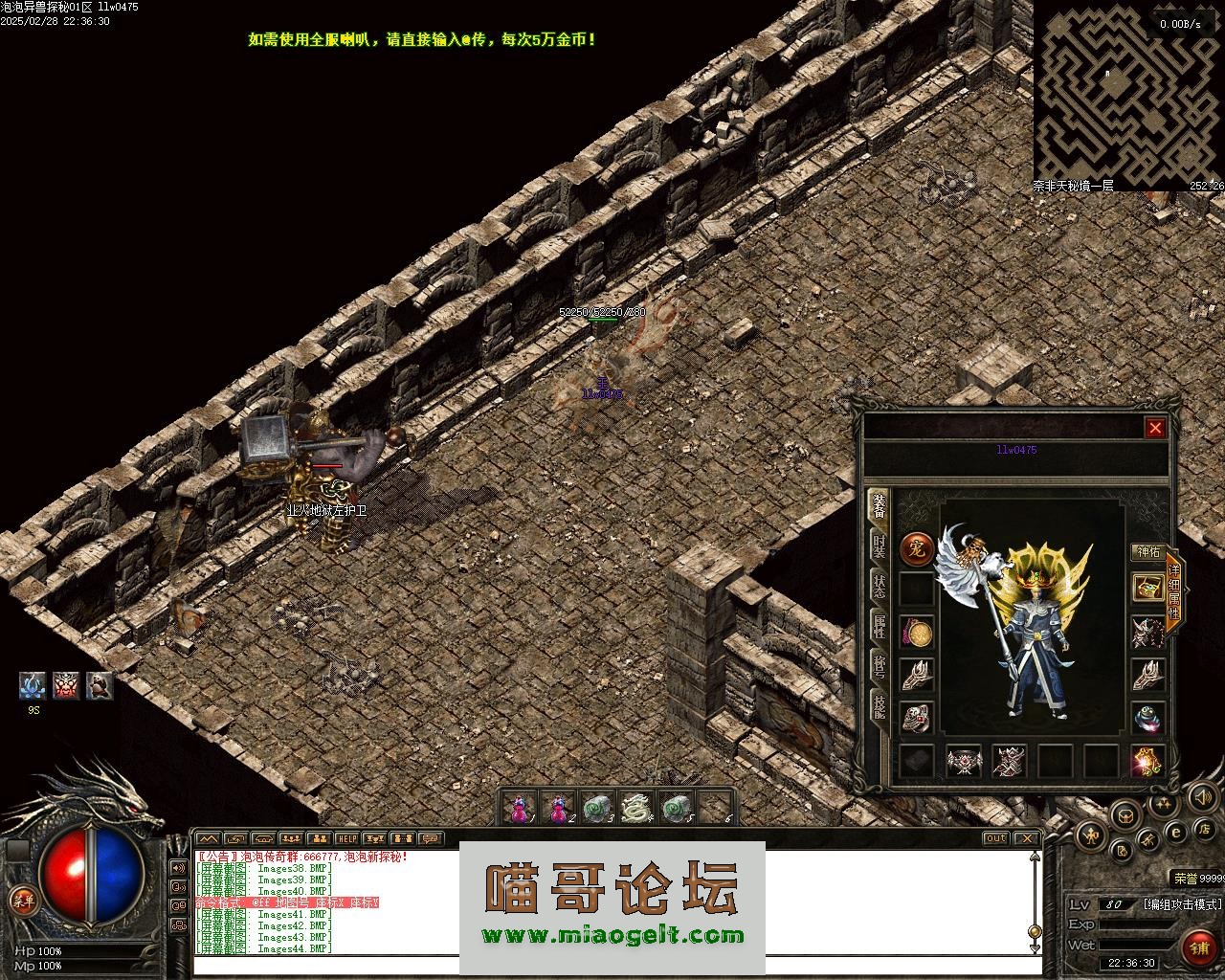
Task: Select the treasure chest equipment slot
Action: [1147, 587]
